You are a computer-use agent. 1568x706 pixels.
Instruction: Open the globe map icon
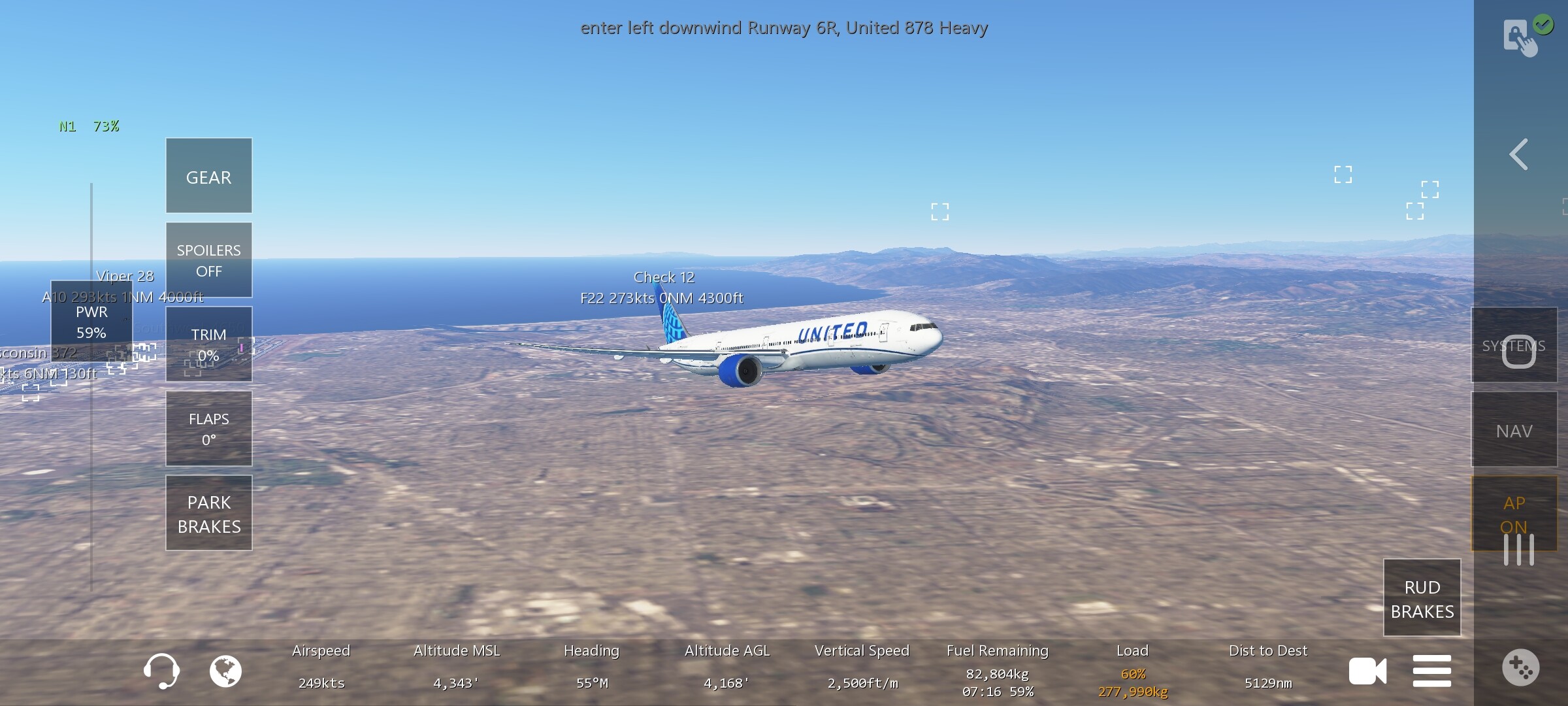tap(225, 671)
